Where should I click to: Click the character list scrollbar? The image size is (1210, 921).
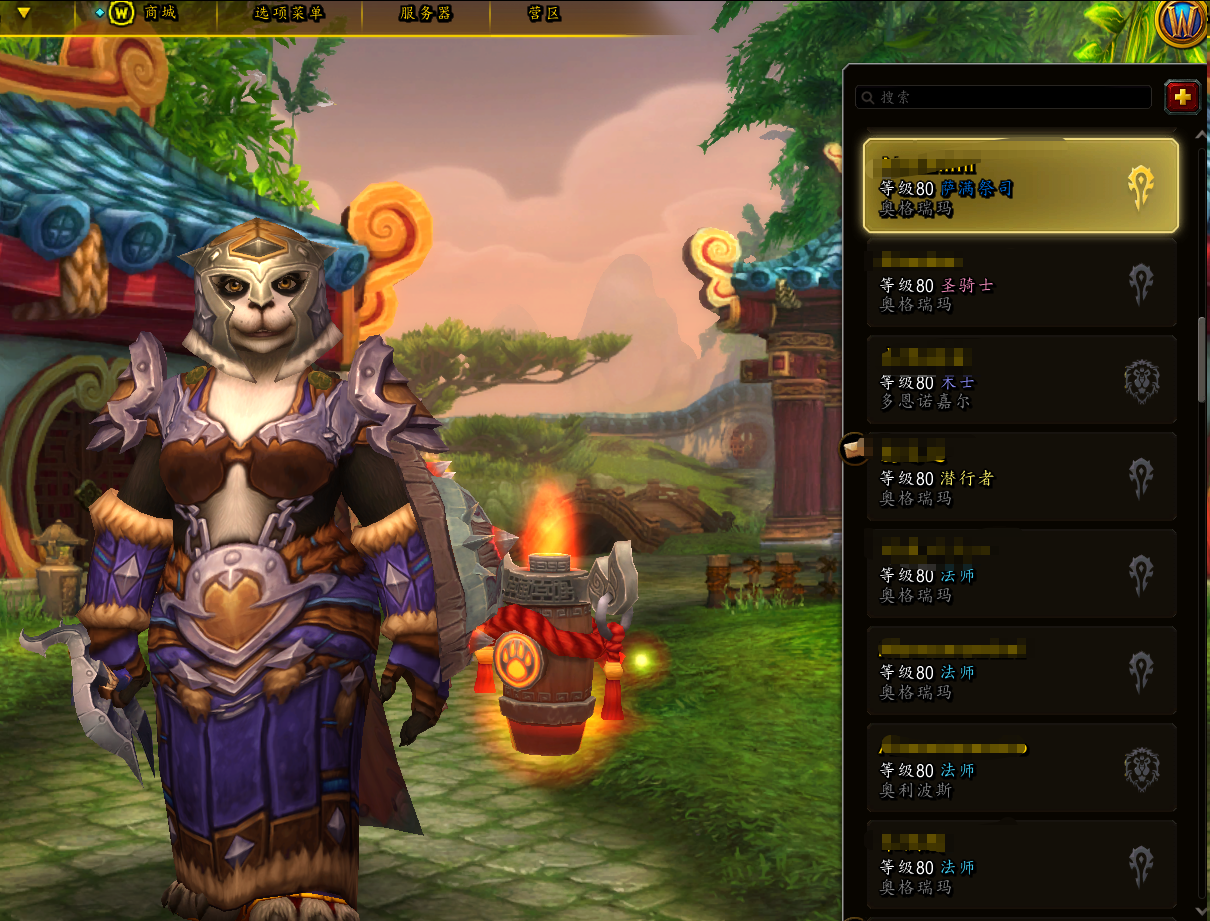point(1202,358)
